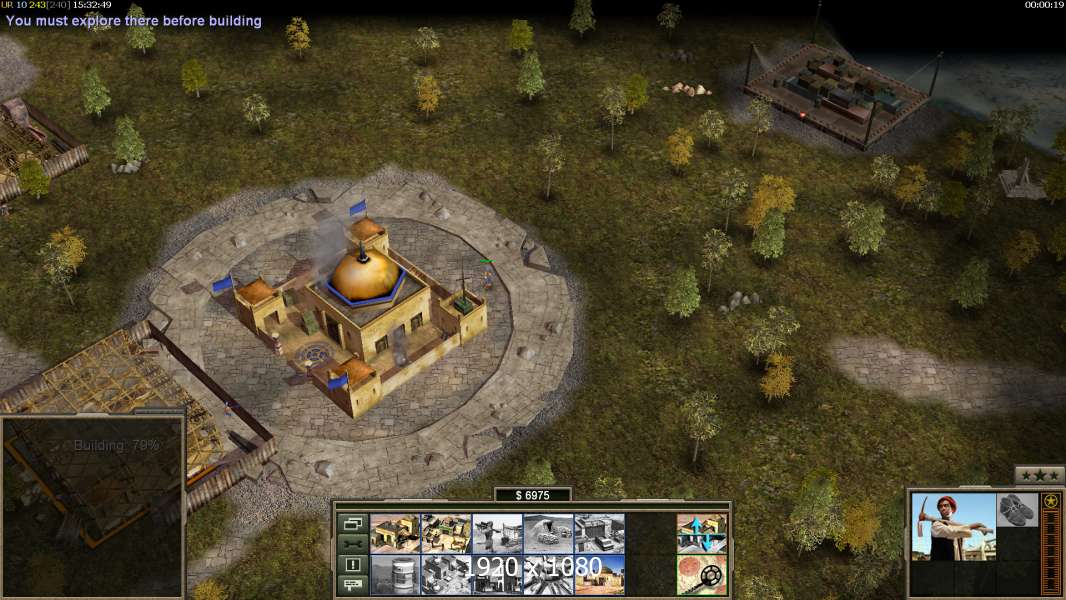
Task: Build the blue-sky palace structure icon
Action: [599, 574]
